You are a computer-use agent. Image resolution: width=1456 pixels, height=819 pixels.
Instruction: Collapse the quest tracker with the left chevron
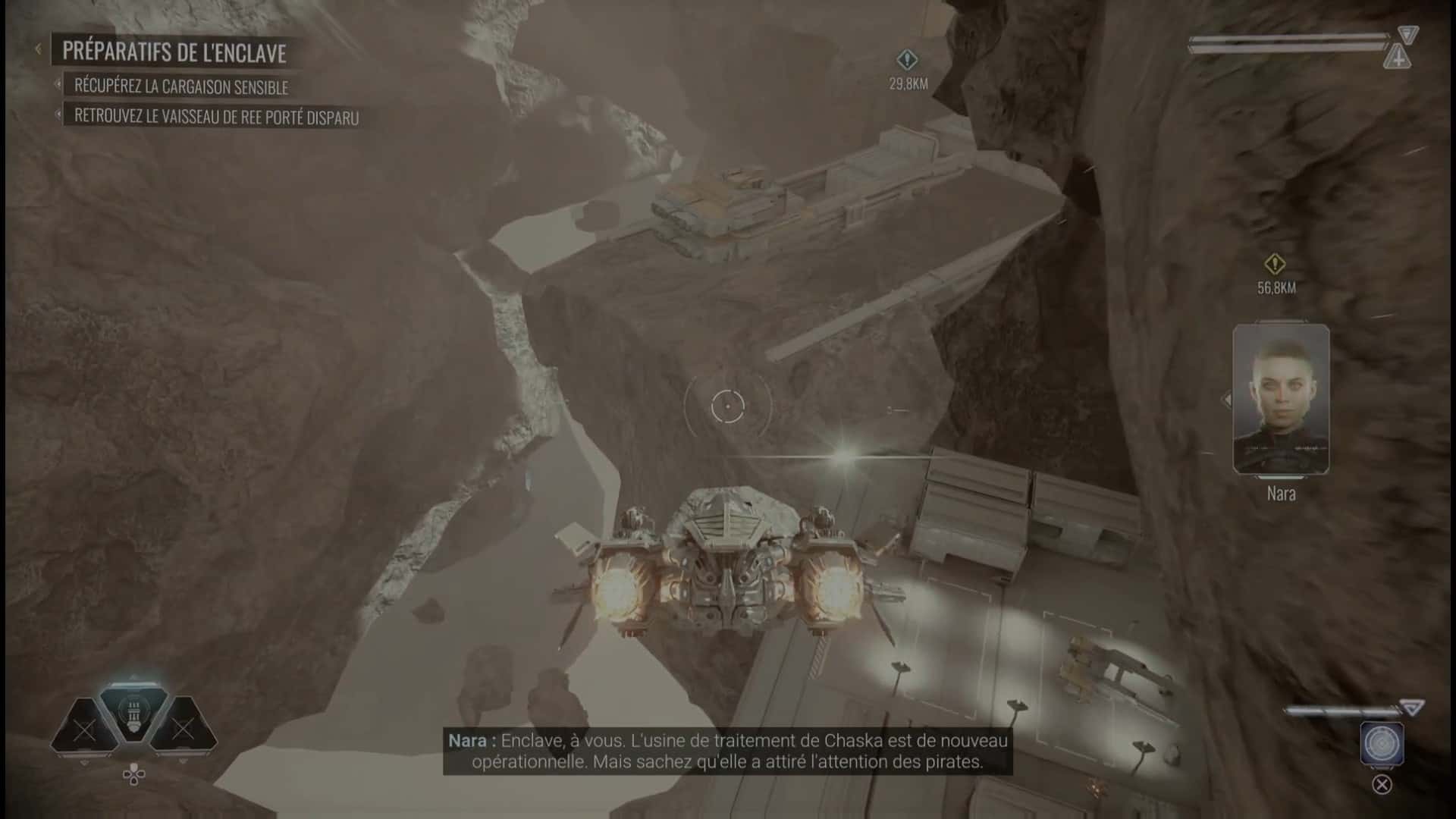coord(38,49)
